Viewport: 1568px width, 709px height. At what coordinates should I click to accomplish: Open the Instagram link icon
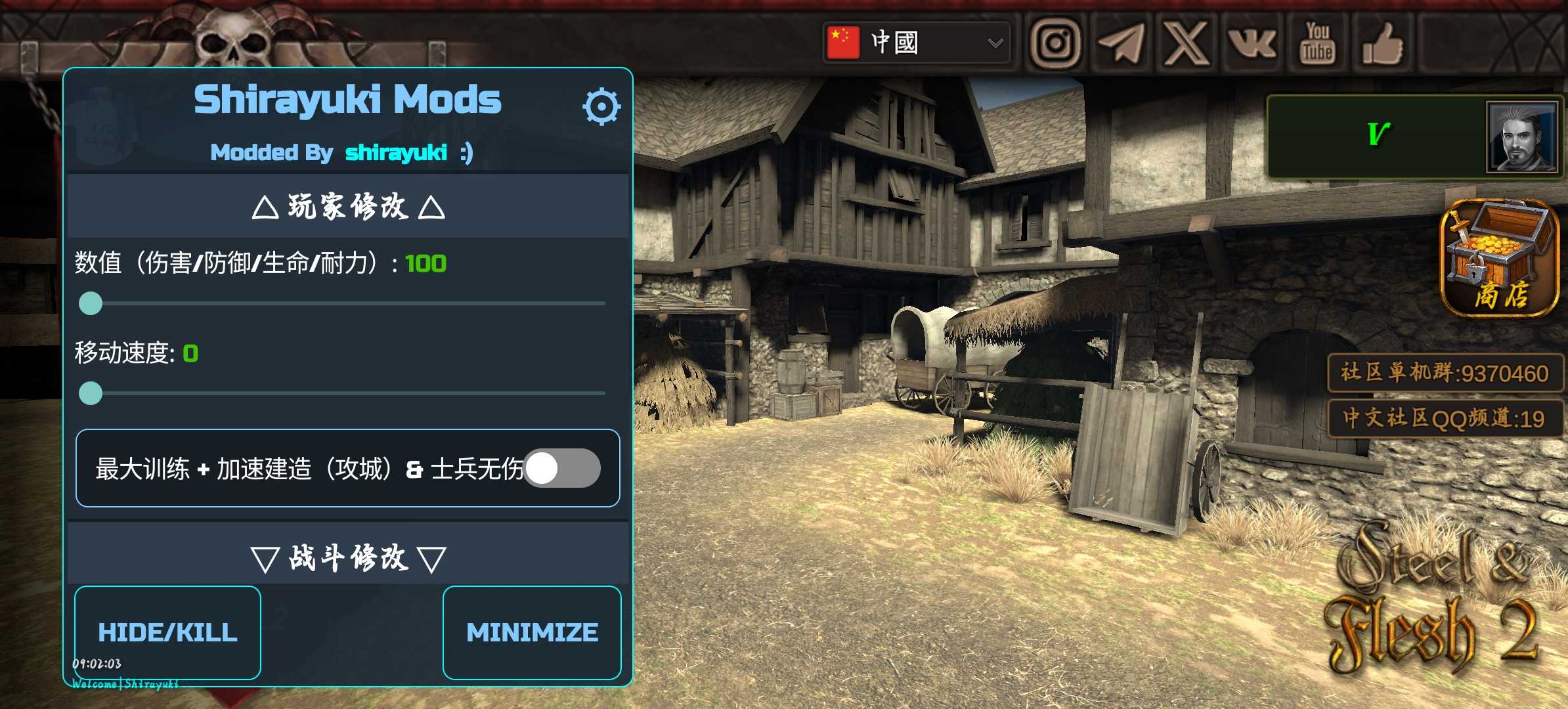click(x=1055, y=43)
